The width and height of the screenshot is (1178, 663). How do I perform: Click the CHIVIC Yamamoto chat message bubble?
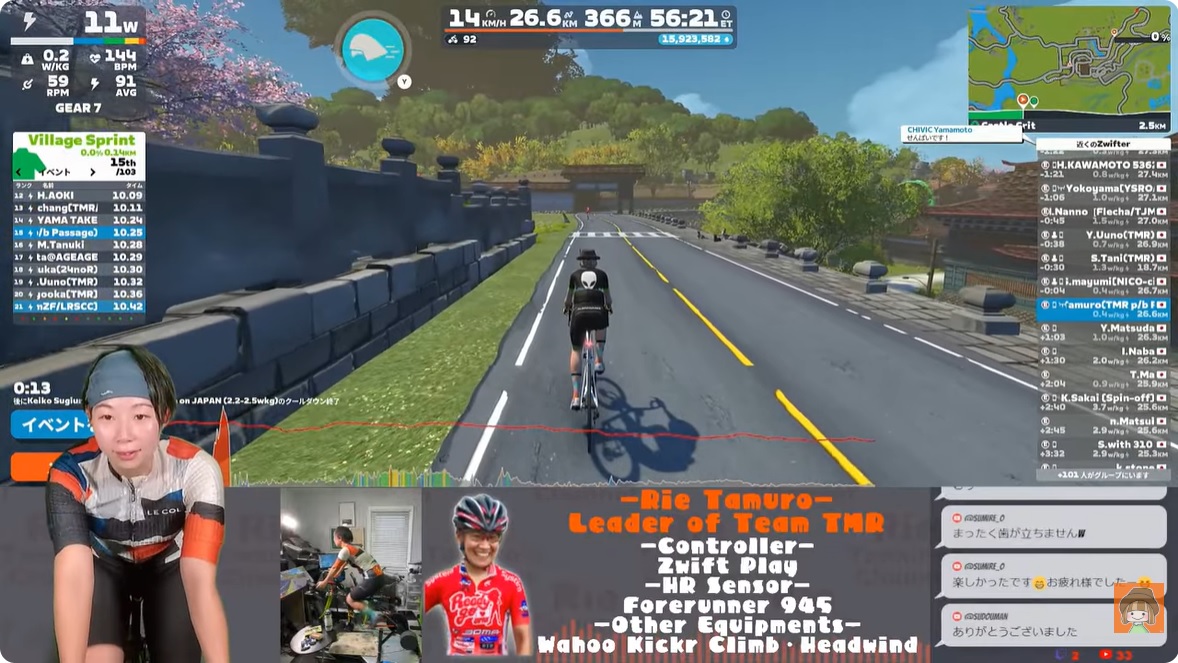point(947,133)
